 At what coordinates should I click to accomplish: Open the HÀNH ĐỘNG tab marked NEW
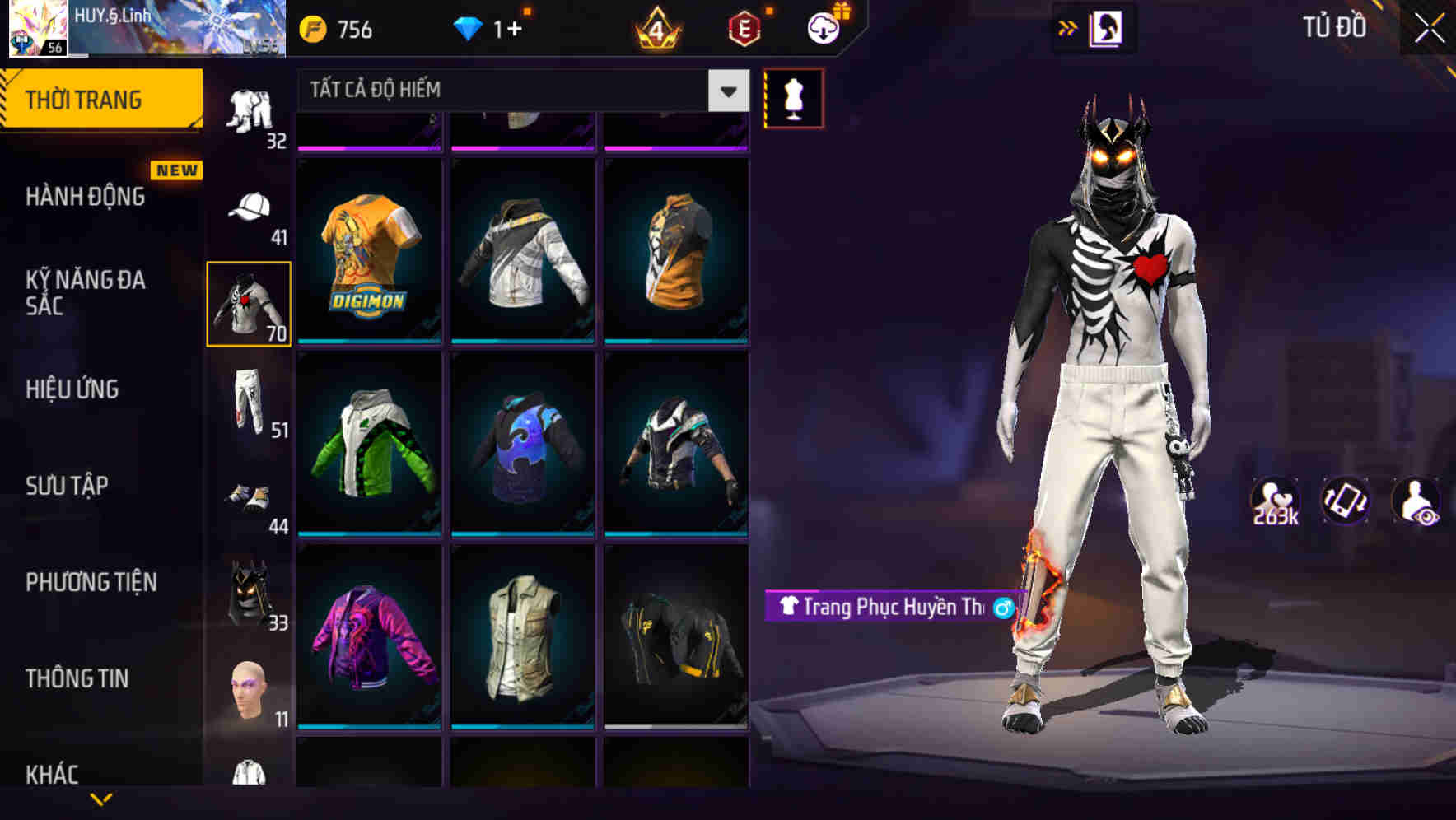click(86, 198)
